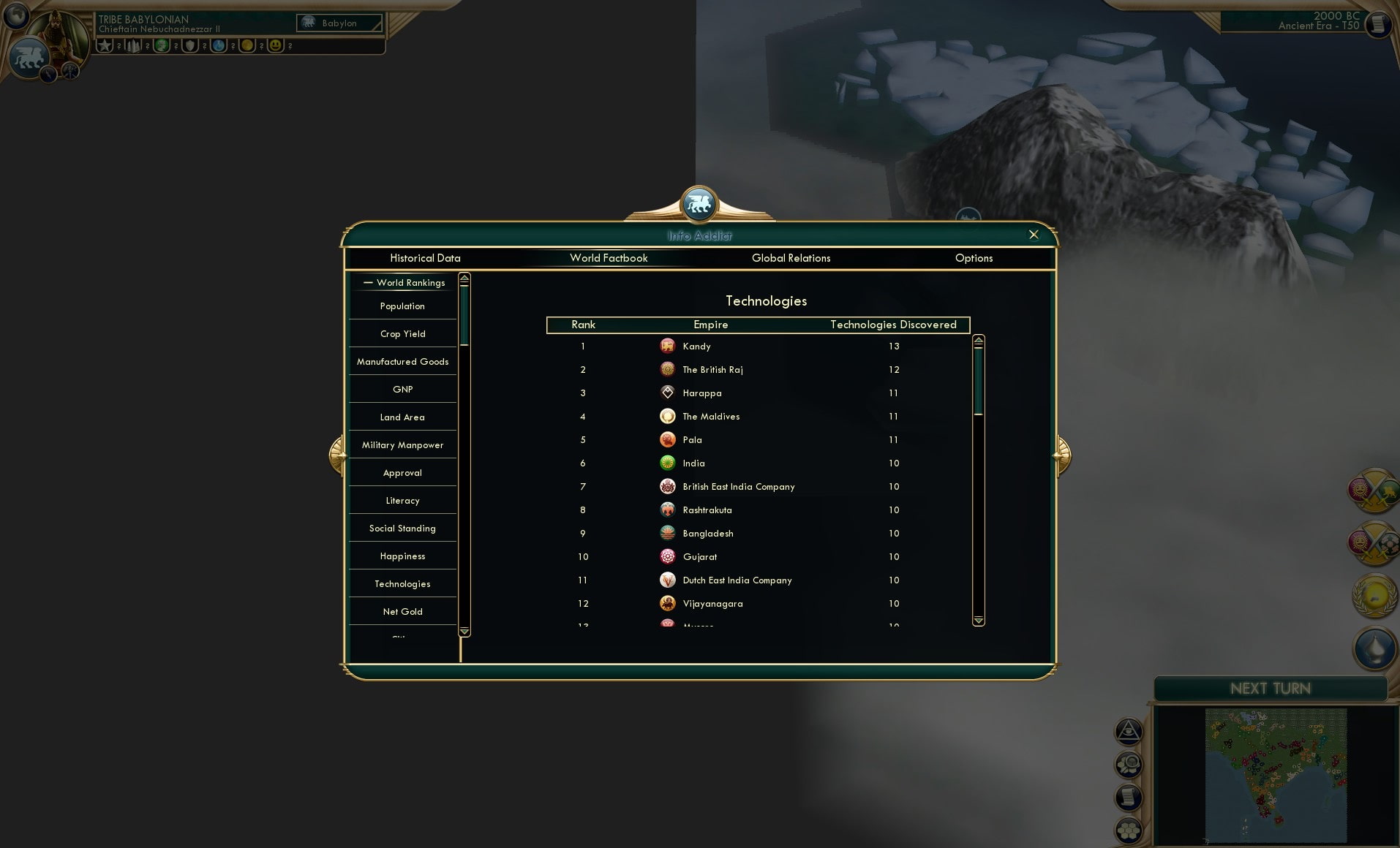Toggle the World Rankings collapse marker
Viewport: 1400px width, 848px height.
369,283
